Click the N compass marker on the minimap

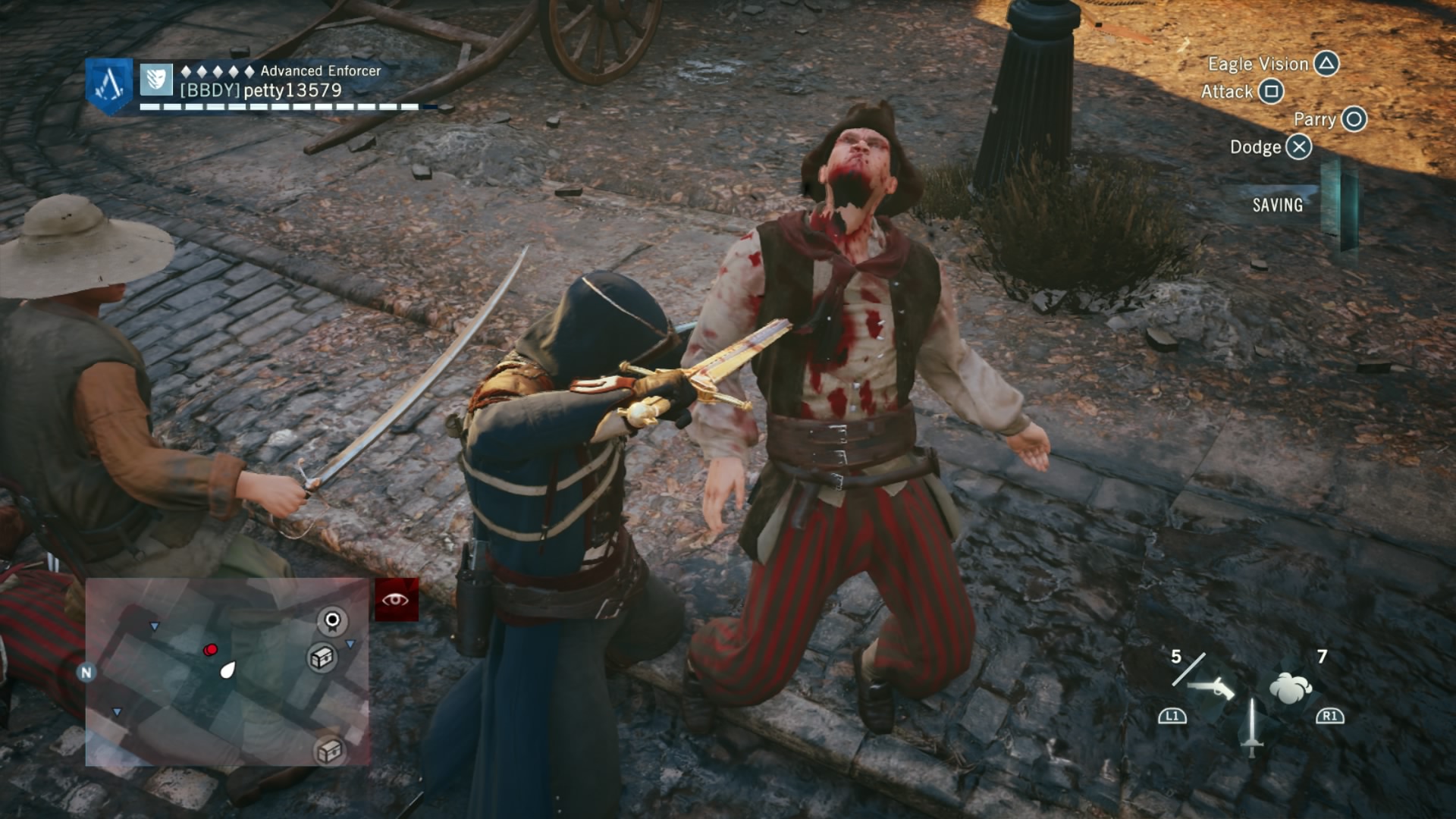click(86, 672)
